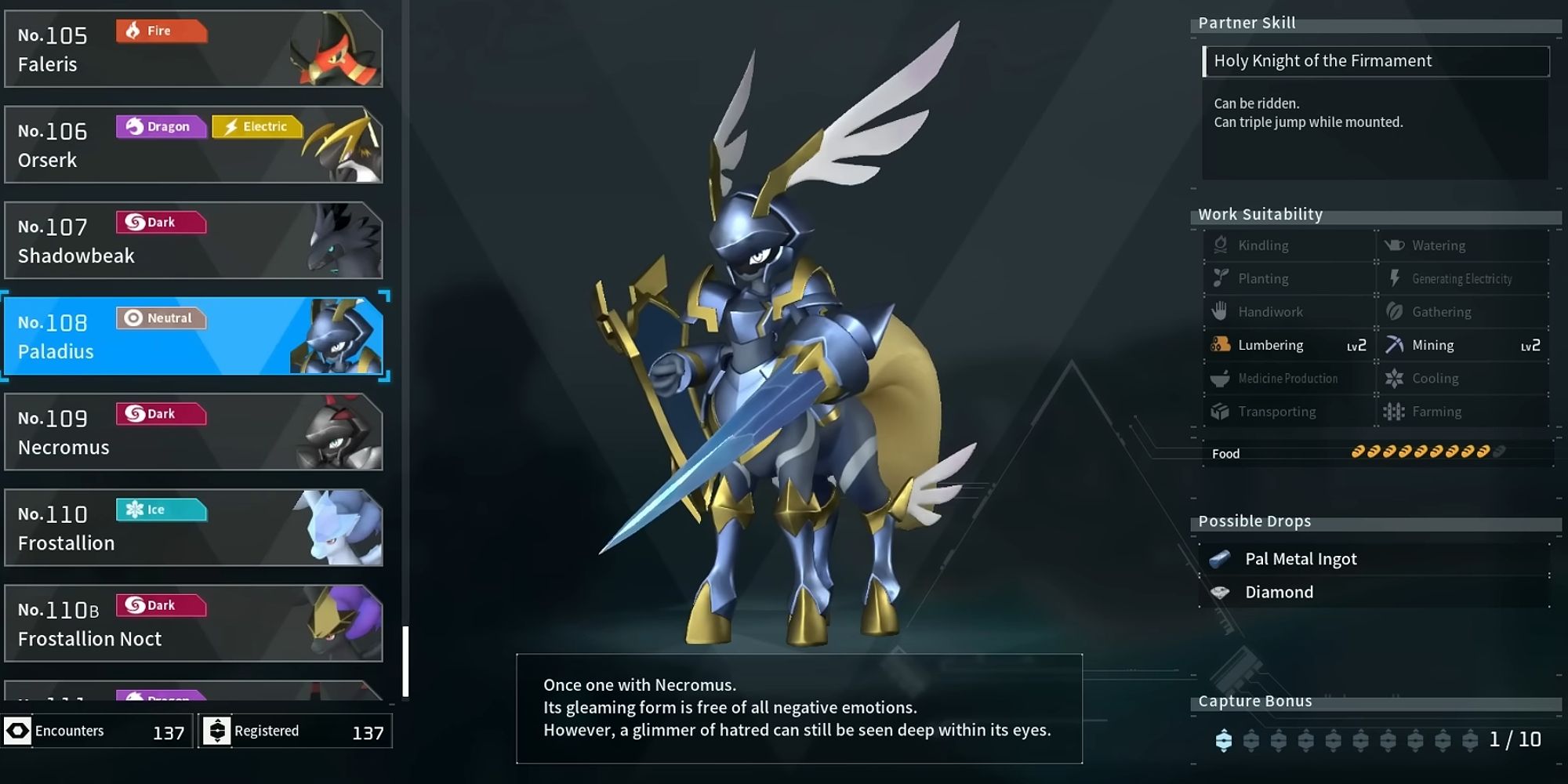Select the Possible Drops heading
The height and width of the screenshot is (784, 1568).
(x=1255, y=521)
